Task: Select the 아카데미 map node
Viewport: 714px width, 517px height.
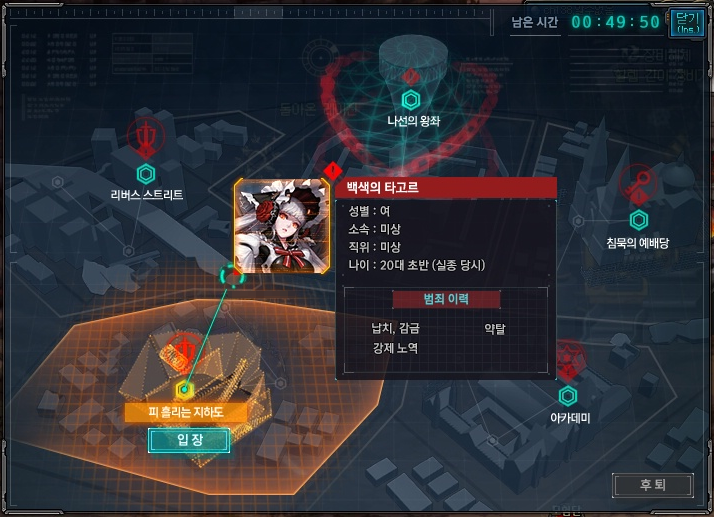Action: [x=569, y=396]
